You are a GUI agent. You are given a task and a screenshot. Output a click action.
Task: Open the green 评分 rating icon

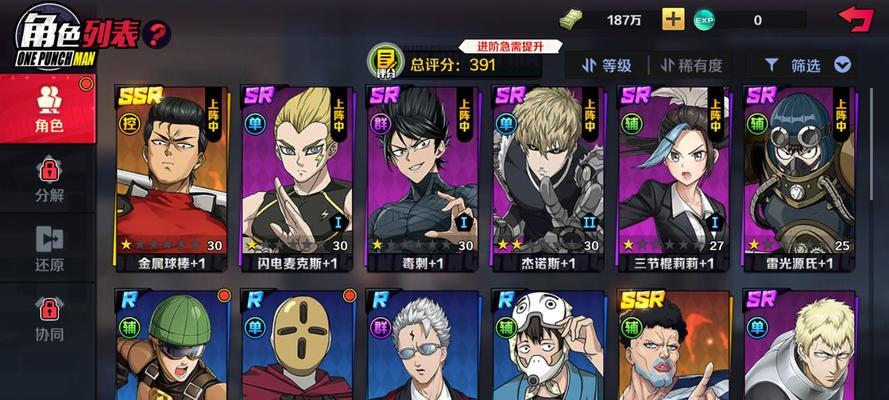(381, 60)
